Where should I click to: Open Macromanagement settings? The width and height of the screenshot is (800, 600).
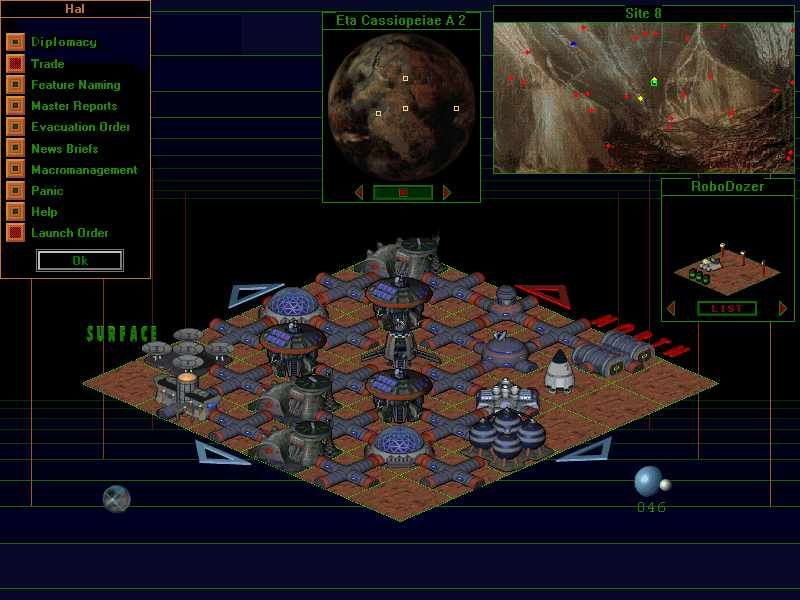pos(84,170)
